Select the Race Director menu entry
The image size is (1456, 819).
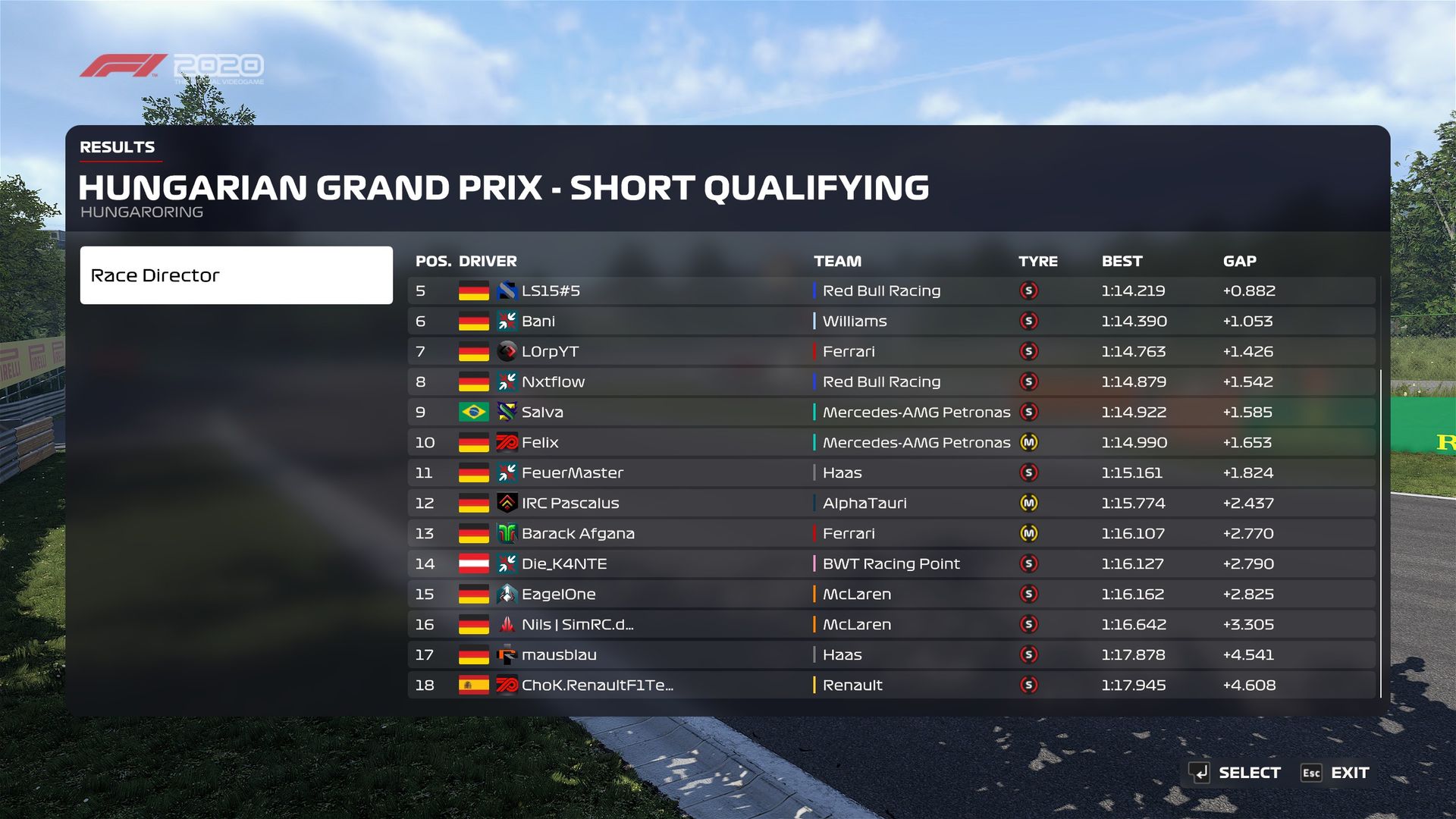tap(236, 275)
